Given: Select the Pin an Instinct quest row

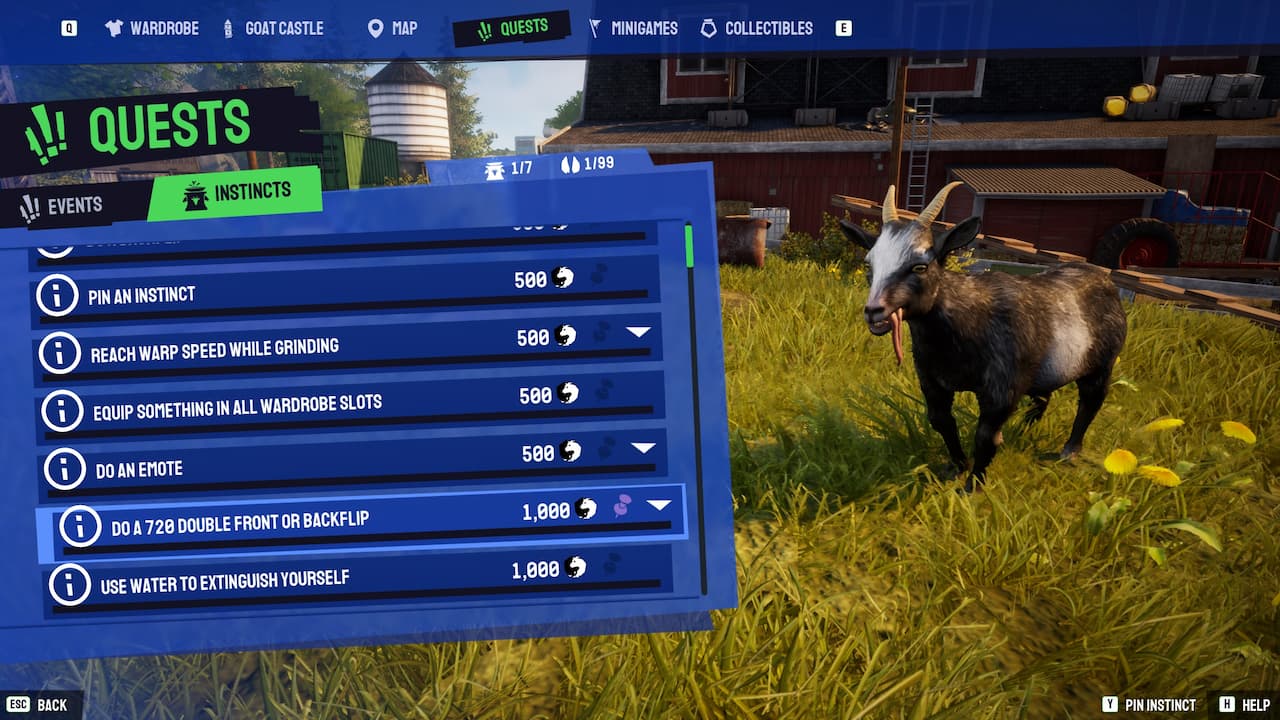Looking at the screenshot, I should click(300, 293).
